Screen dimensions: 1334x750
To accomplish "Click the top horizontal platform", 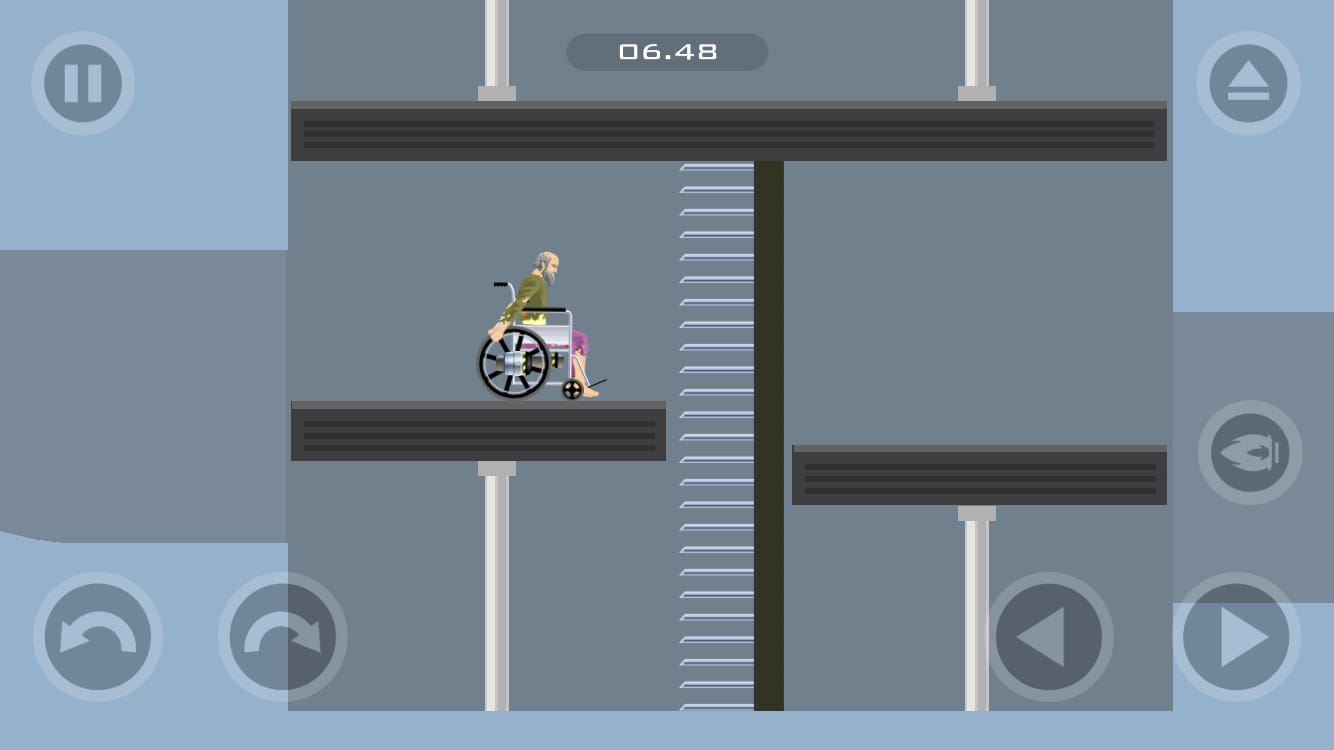I will pos(728,130).
